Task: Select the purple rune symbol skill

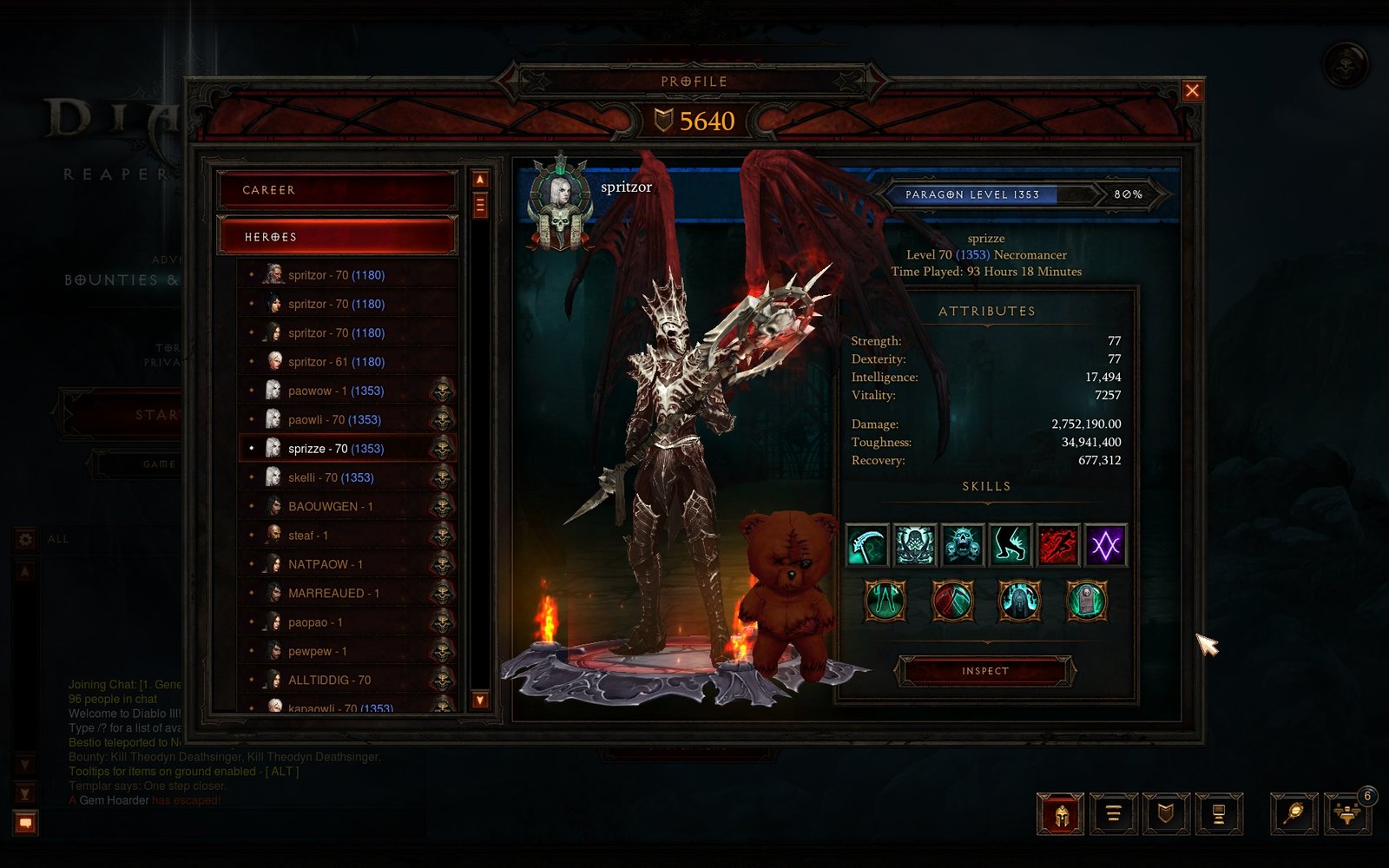Action: click(x=1105, y=545)
